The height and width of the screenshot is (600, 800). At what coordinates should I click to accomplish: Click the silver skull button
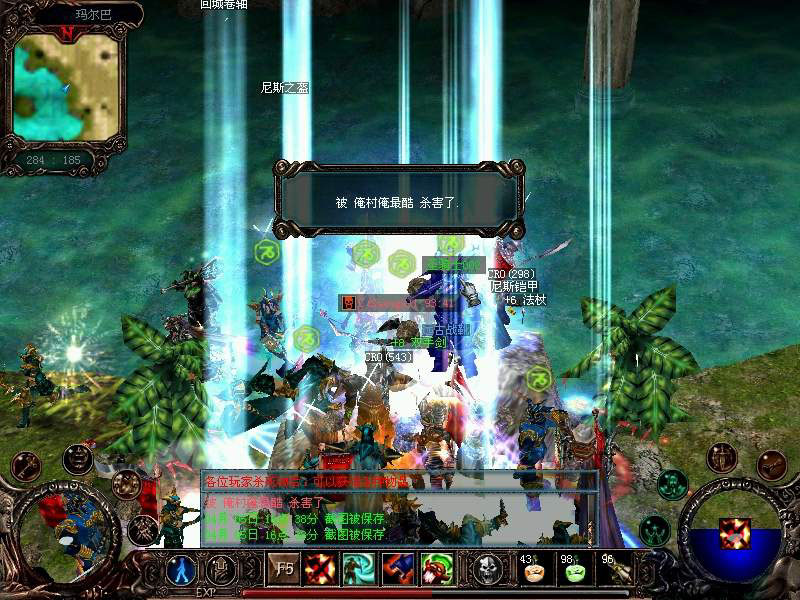click(488, 570)
